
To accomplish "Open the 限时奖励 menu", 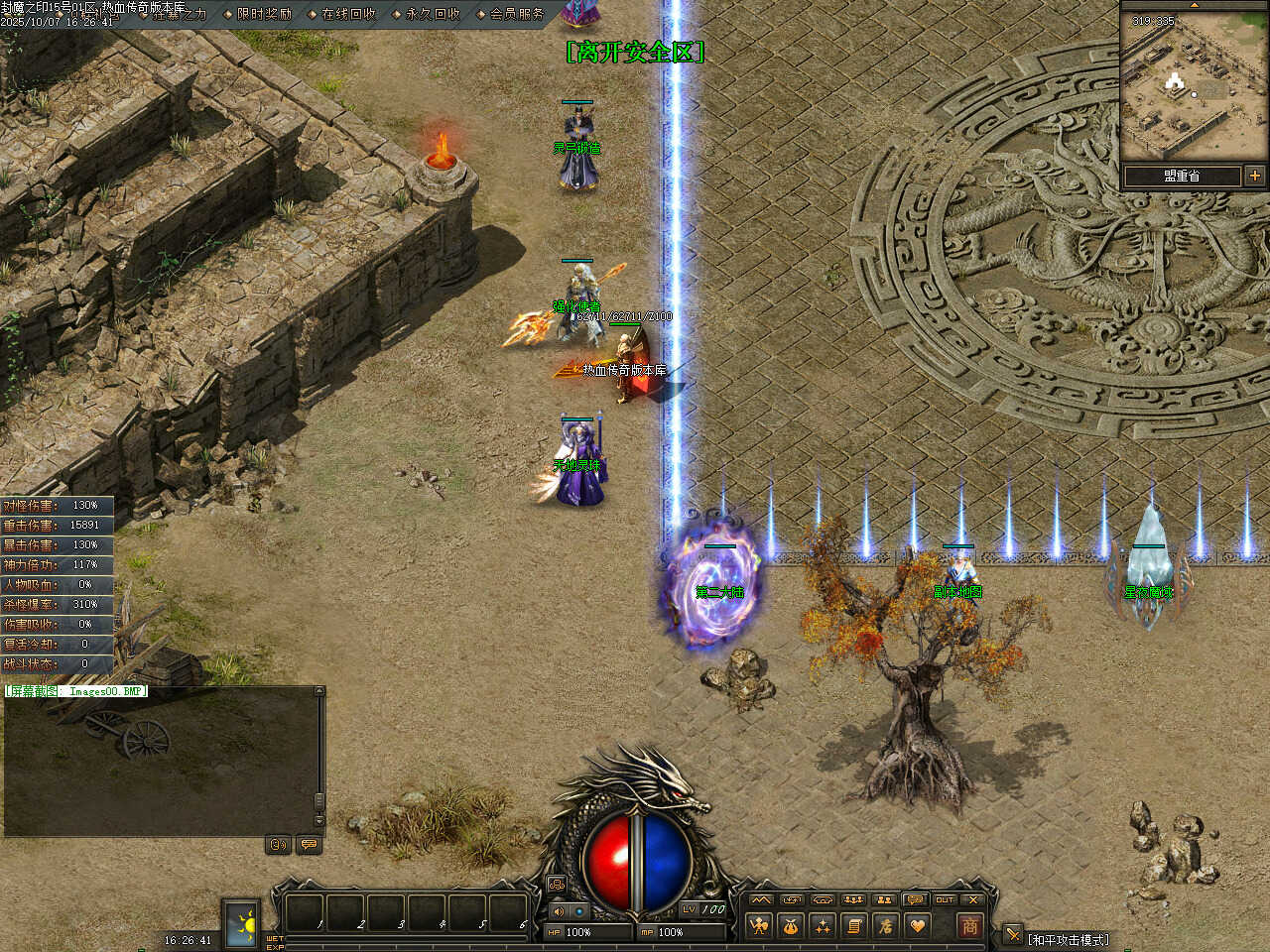I will pos(263,14).
